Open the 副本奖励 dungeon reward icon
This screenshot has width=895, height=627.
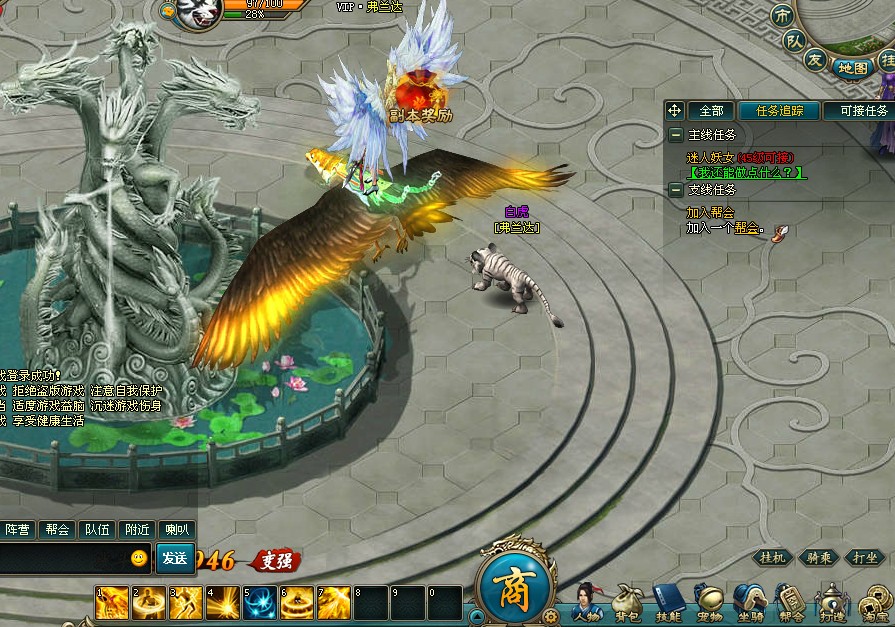coord(420,96)
